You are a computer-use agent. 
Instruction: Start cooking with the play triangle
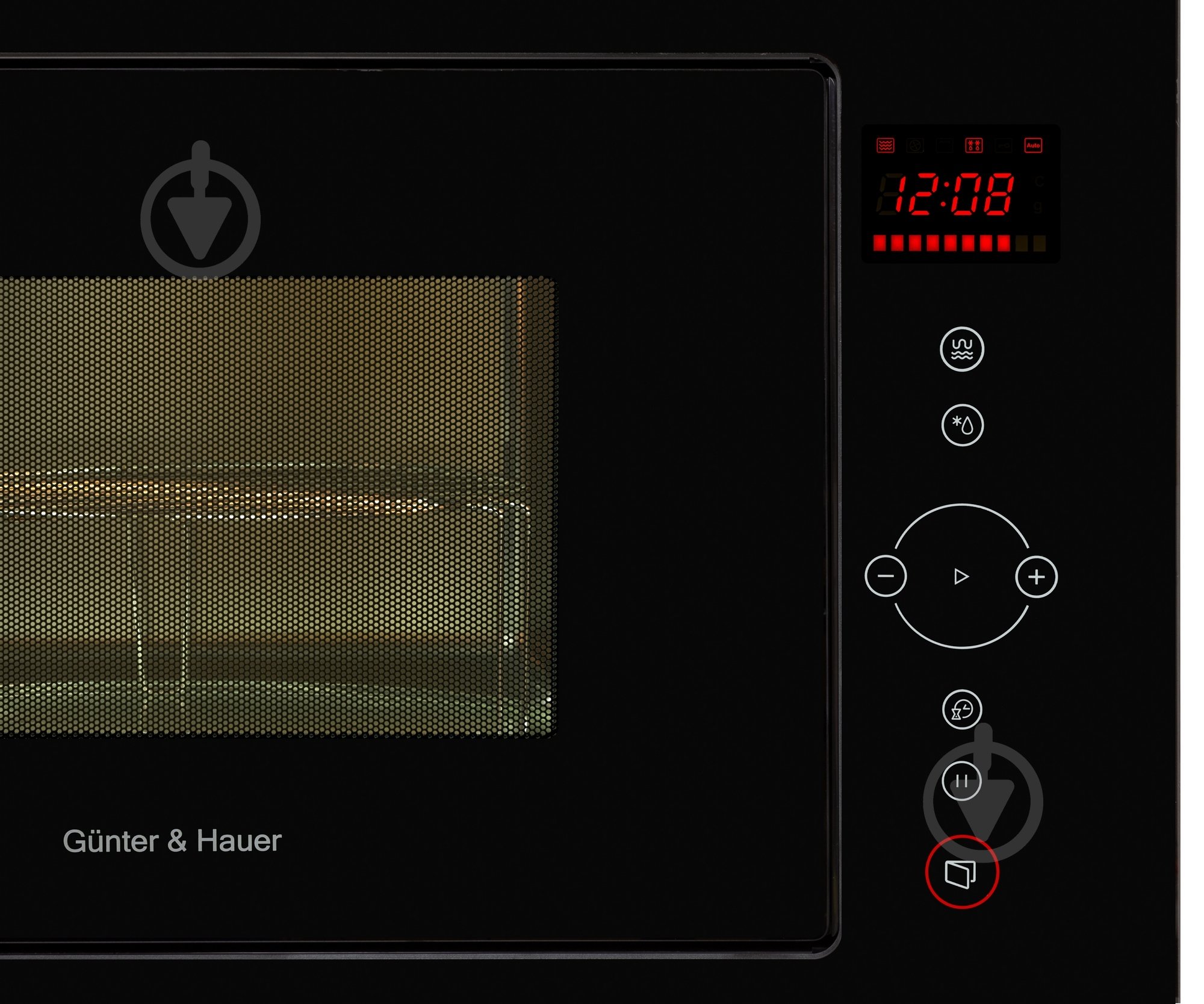tap(961, 576)
